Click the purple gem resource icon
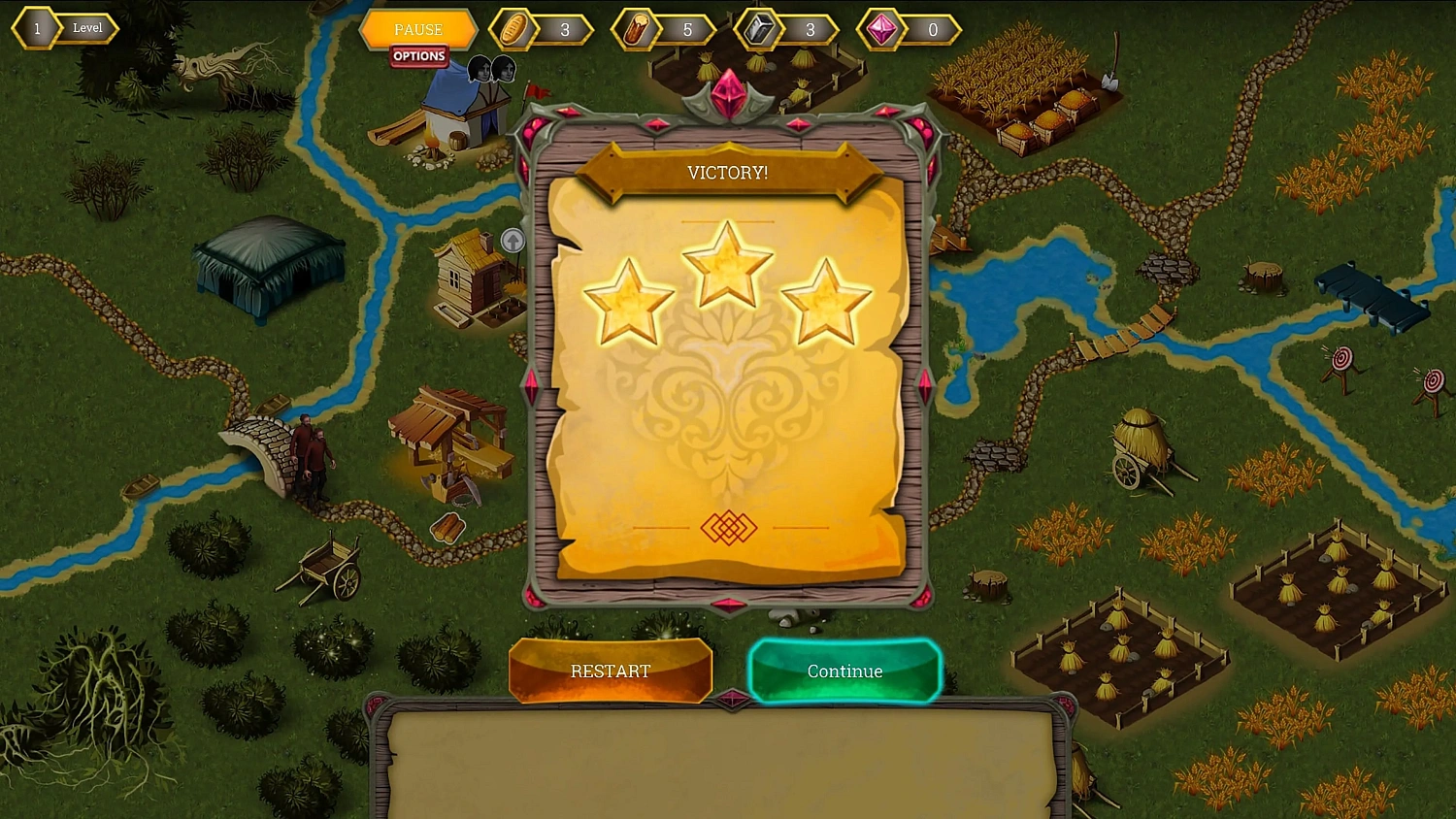The image size is (1456, 819). click(879, 29)
